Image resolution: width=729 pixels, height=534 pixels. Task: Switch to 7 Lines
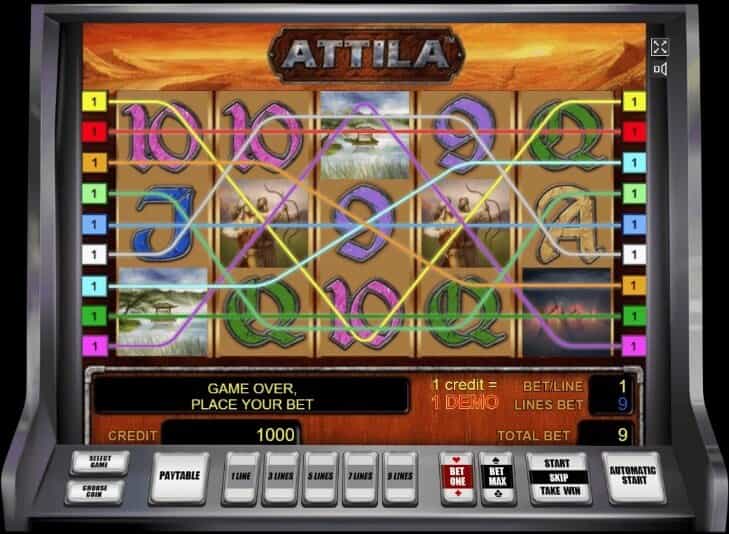[360, 476]
